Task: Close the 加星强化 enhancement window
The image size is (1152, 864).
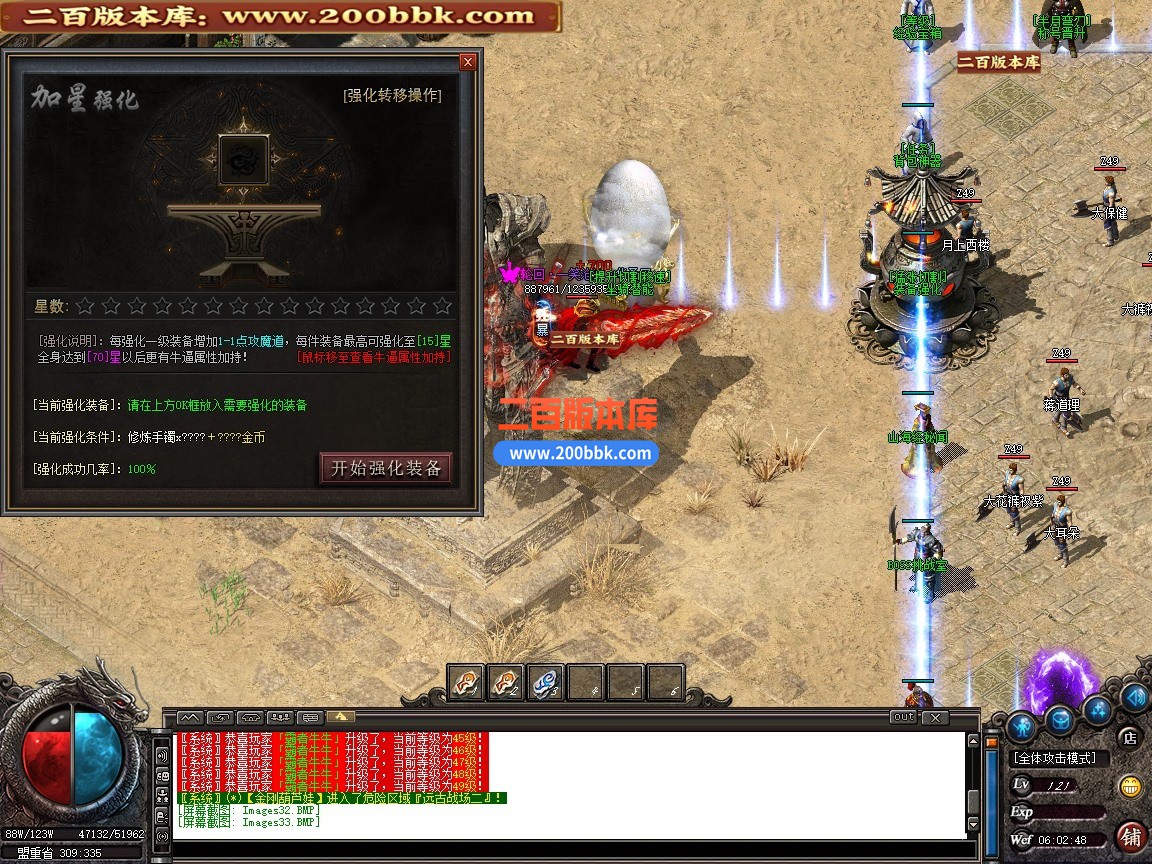Action: tap(467, 62)
